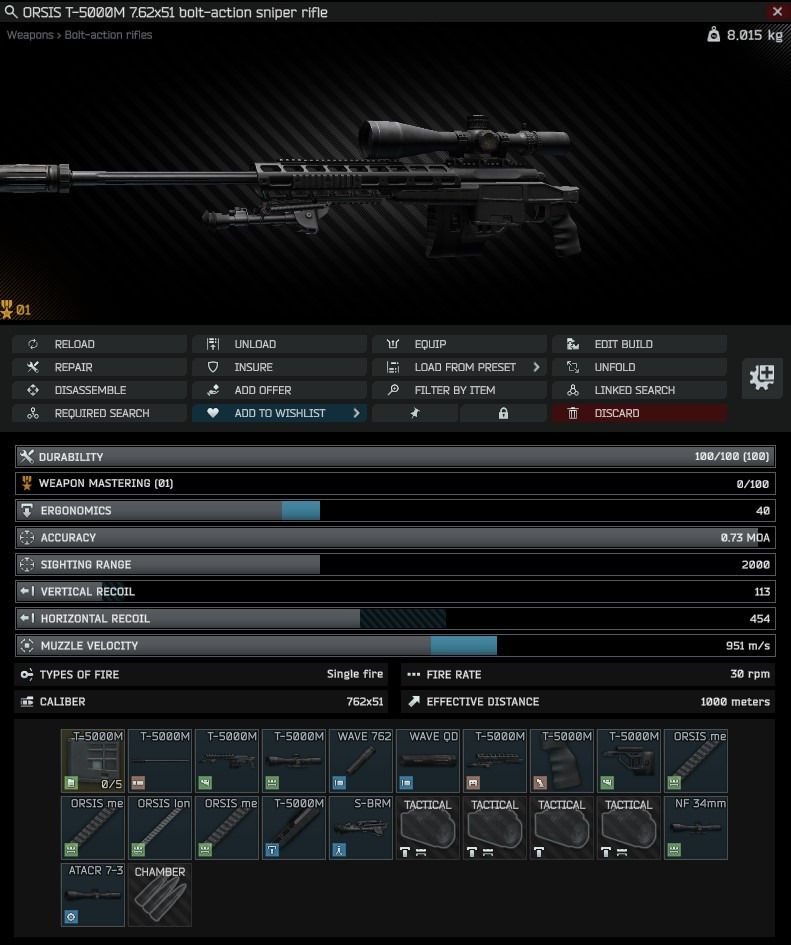The width and height of the screenshot is (791, 945).
Task: Discard the weapon
Action: (x=639, y=413)
